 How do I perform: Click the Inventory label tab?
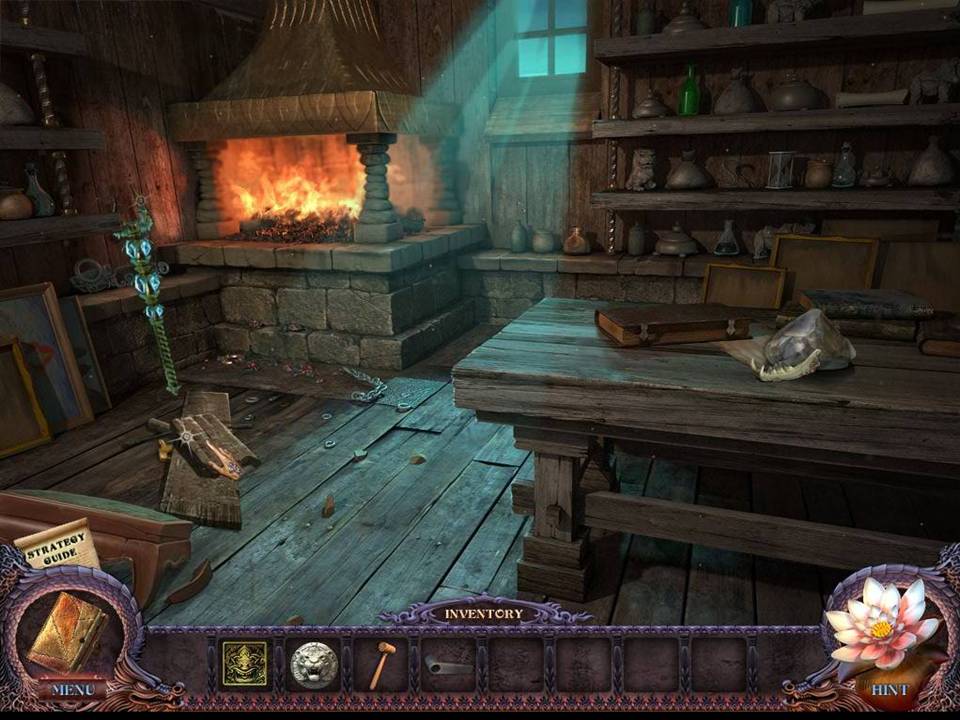pos(483,613)
